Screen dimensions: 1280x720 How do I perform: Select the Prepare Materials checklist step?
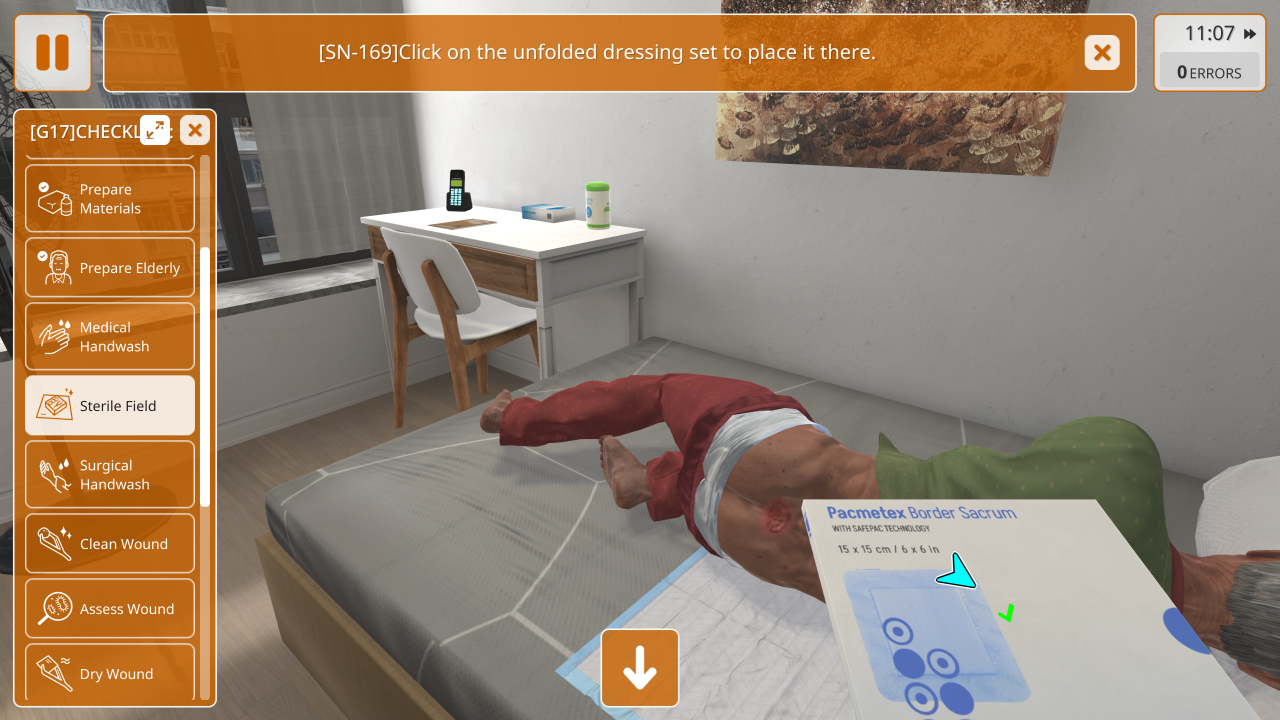(110, 199)
